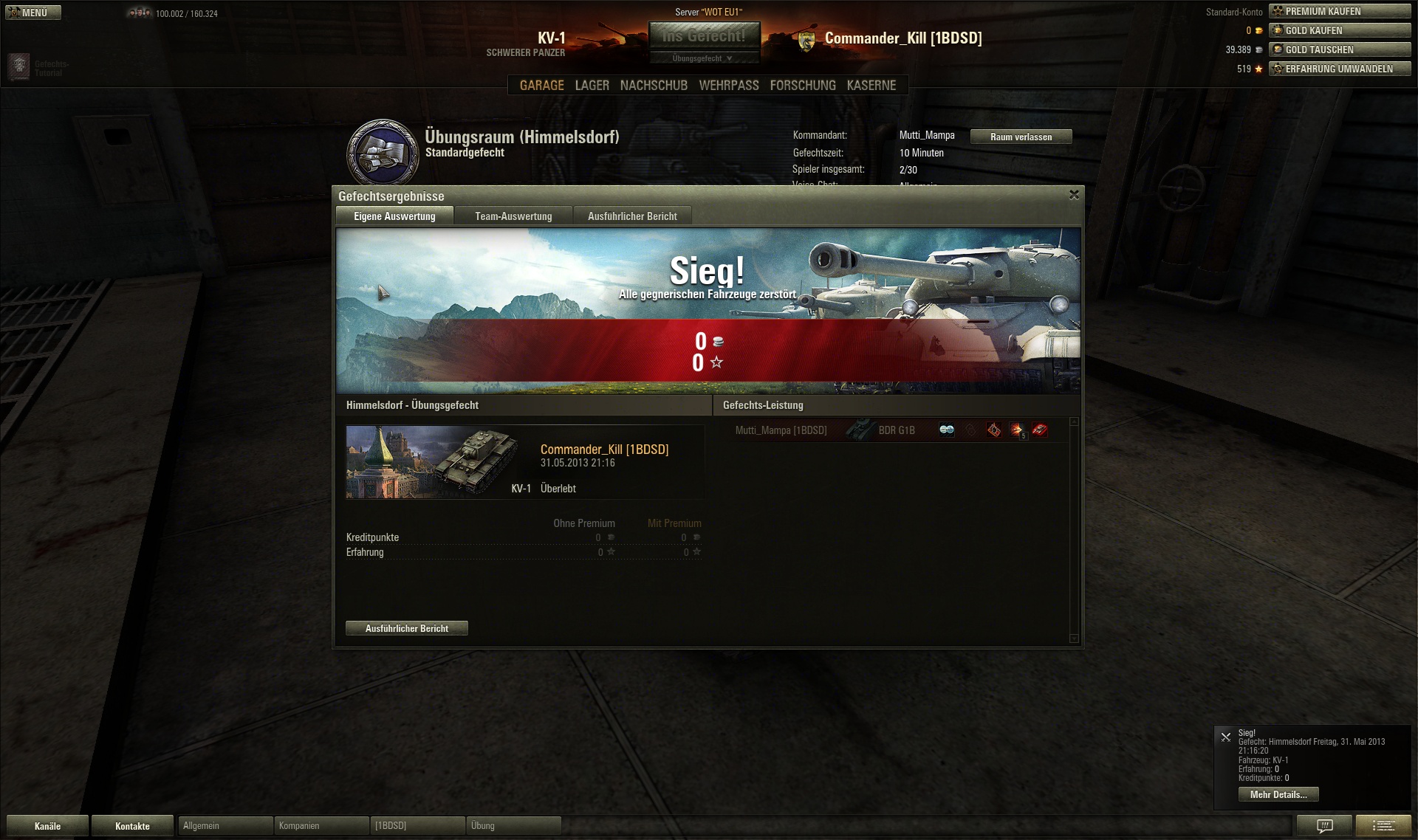Go to the WEHRPASS section
Screen dimensions: 1418x840
click(x=728, y=86)
